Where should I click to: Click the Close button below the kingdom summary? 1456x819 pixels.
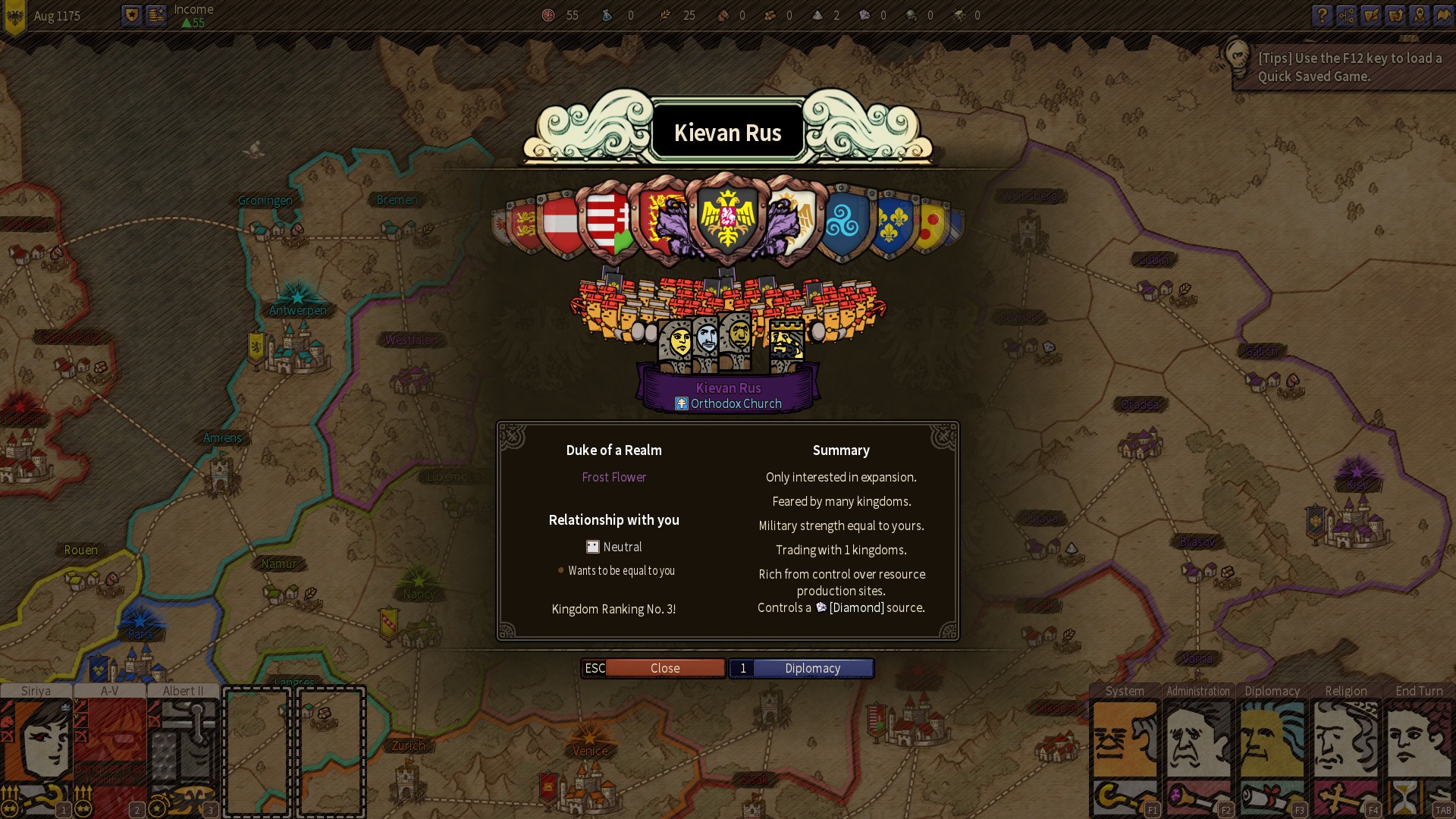coord(665,668)
